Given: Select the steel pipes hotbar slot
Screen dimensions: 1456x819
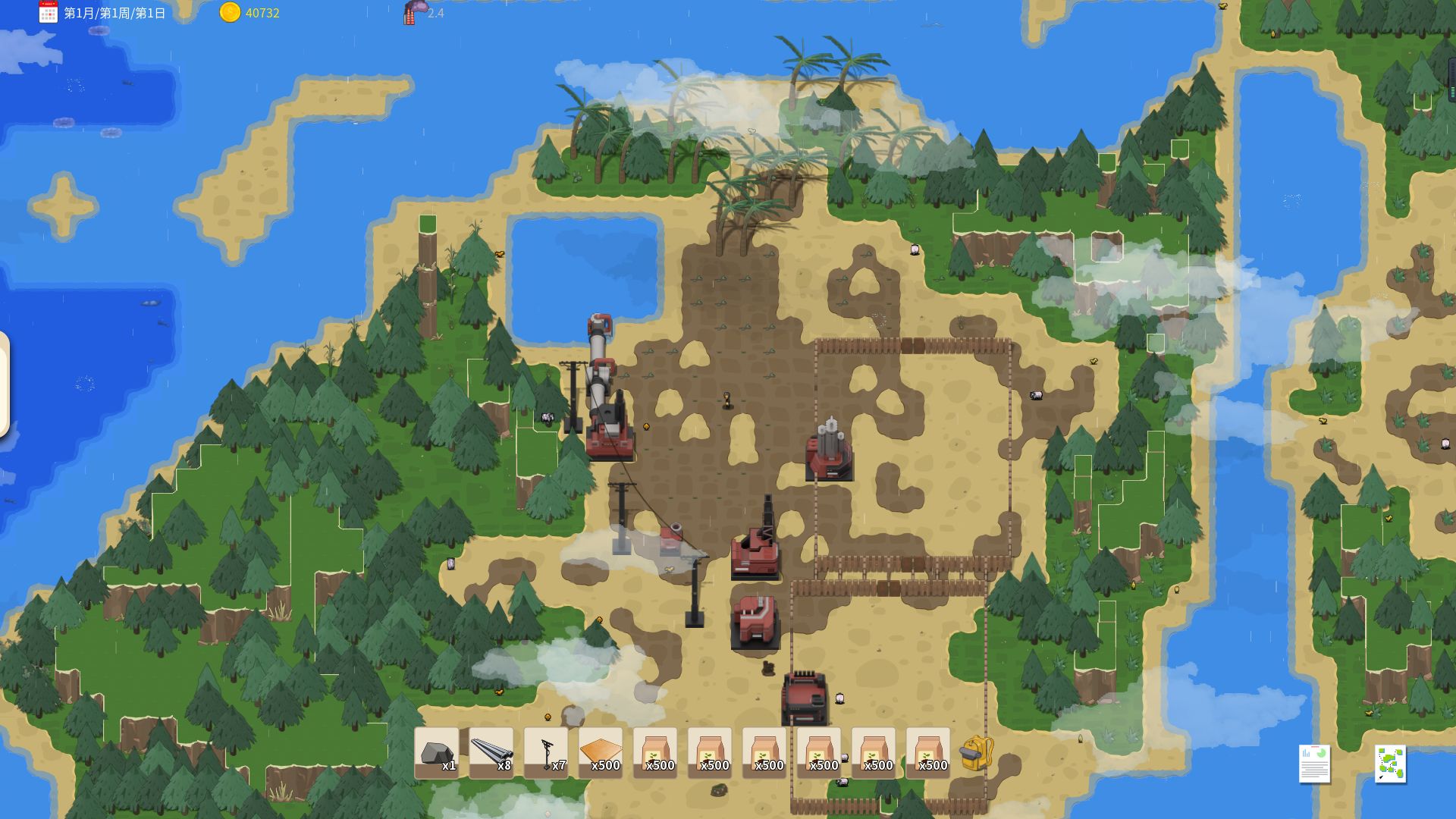Looking at the screenshot, I should [x=491, y=753].
